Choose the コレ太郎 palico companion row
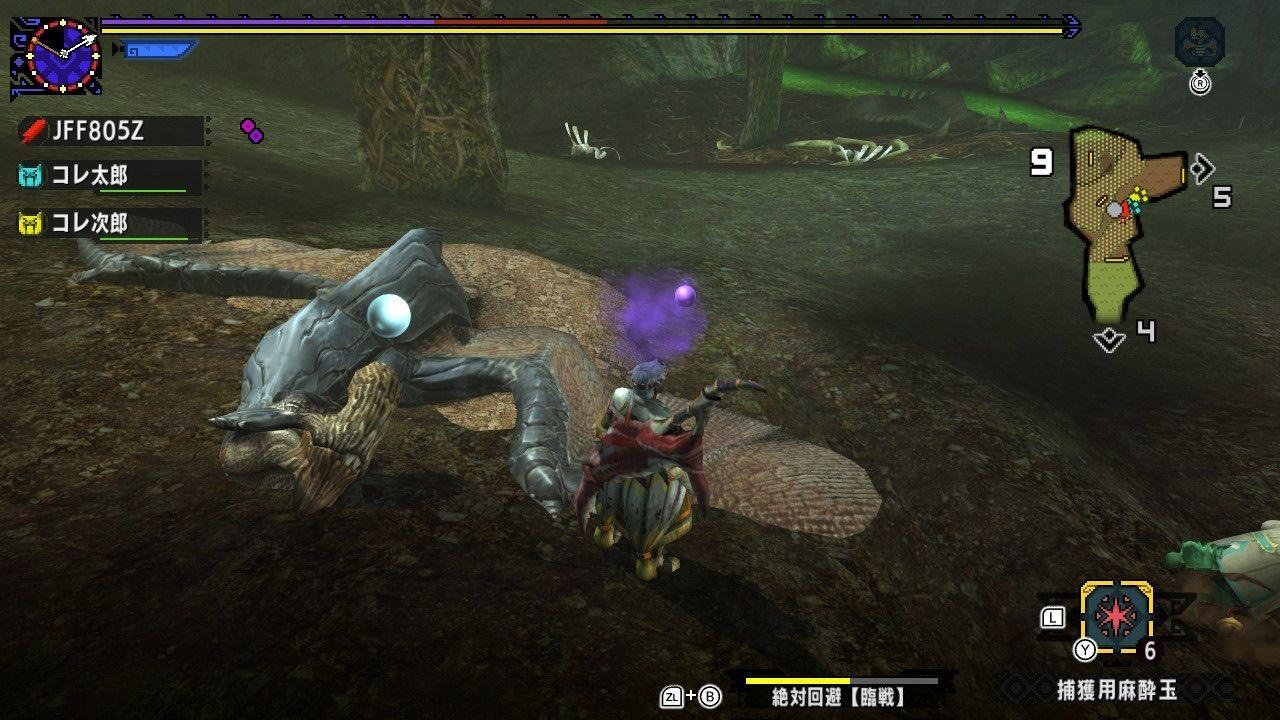Screen dimensions: 1280x720 pyautogui.click(x=108, y=176)
